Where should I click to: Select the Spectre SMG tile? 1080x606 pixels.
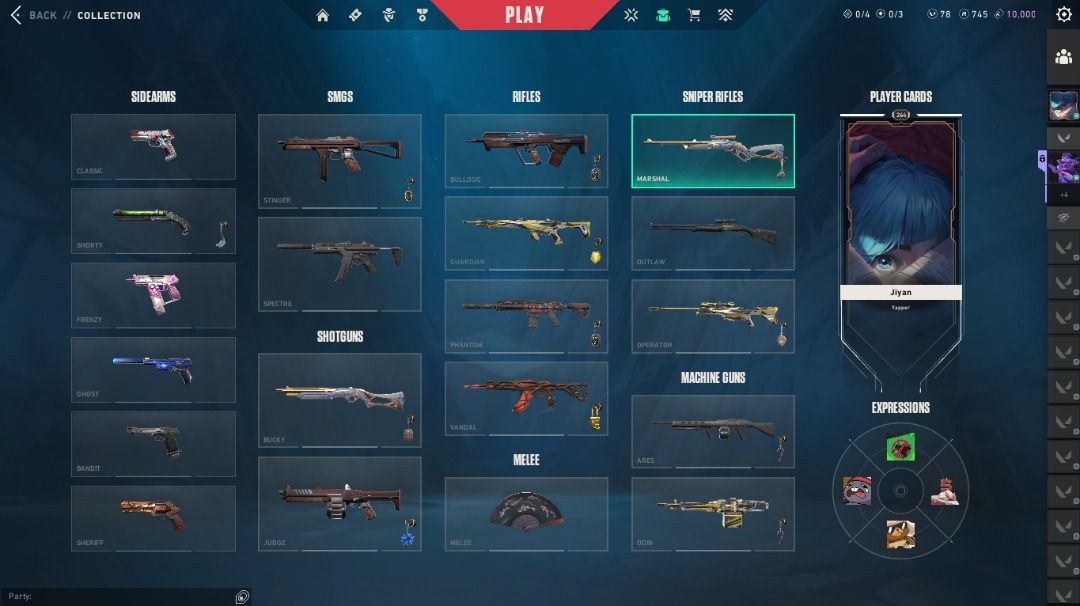tap(339, 264)
